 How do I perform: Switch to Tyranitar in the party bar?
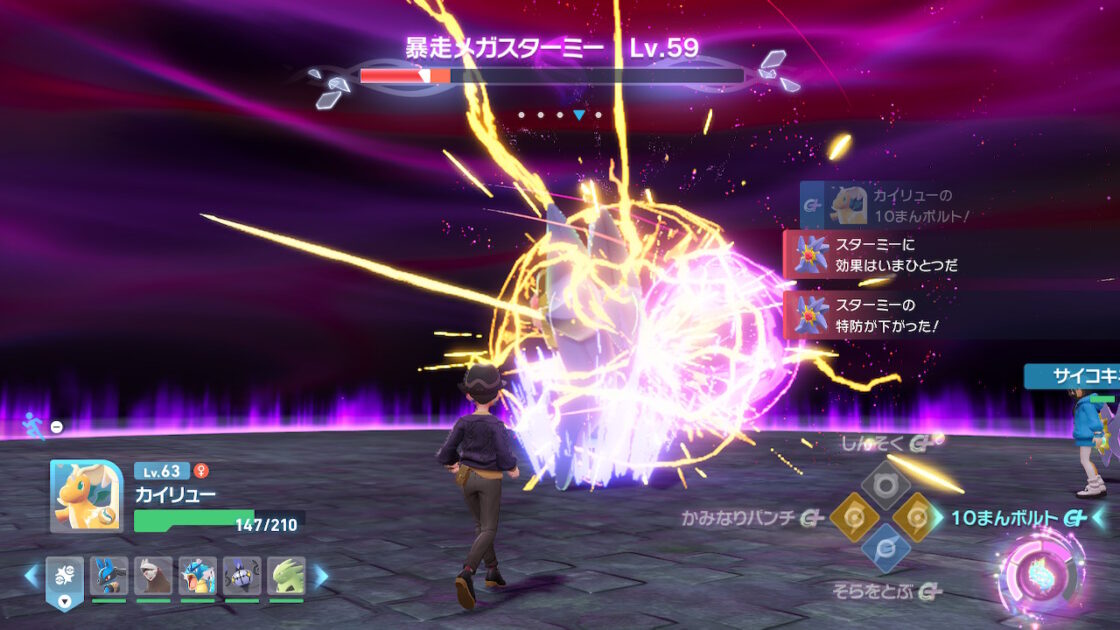[x=286, y=576]
